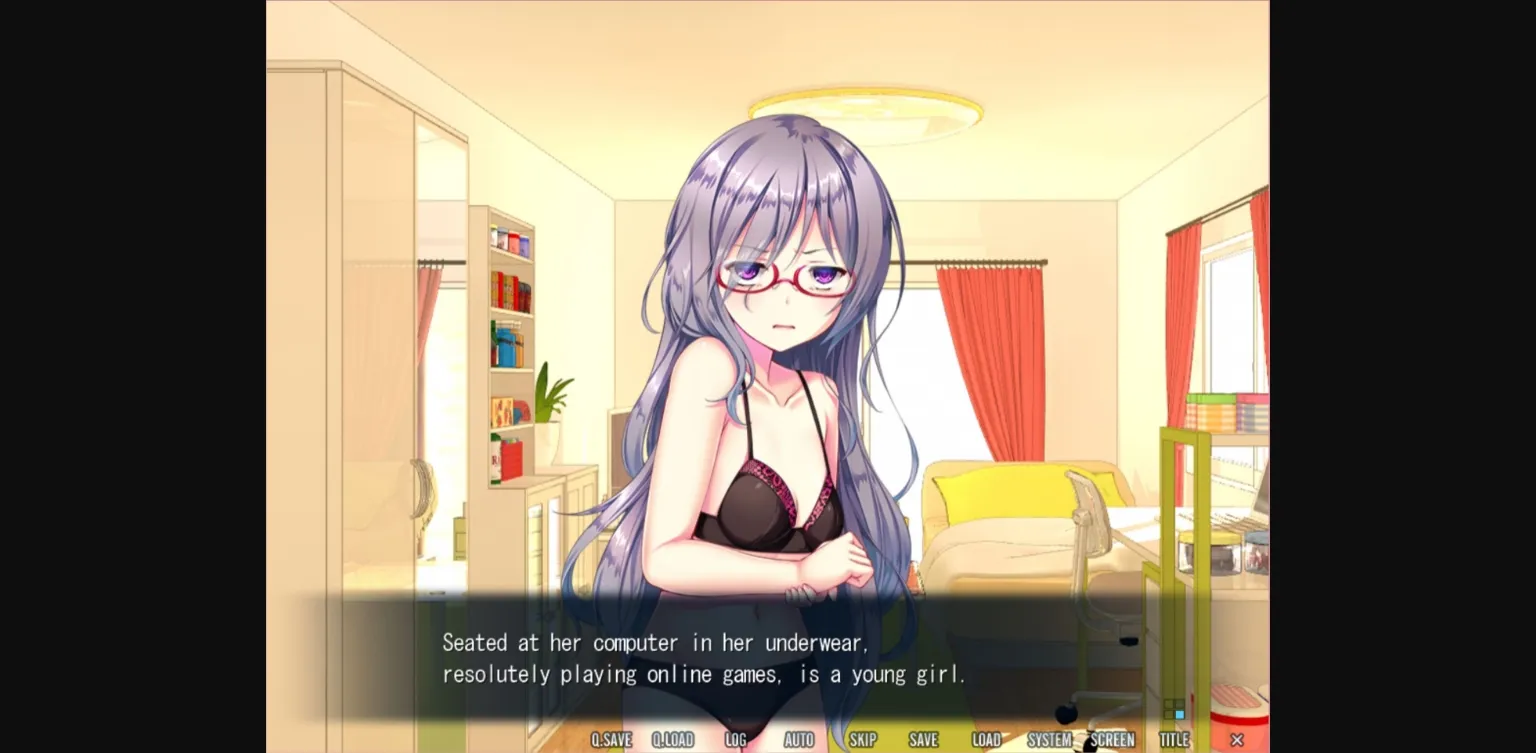
Task: Enable AUTO reading mode
Action: [799, 739]
